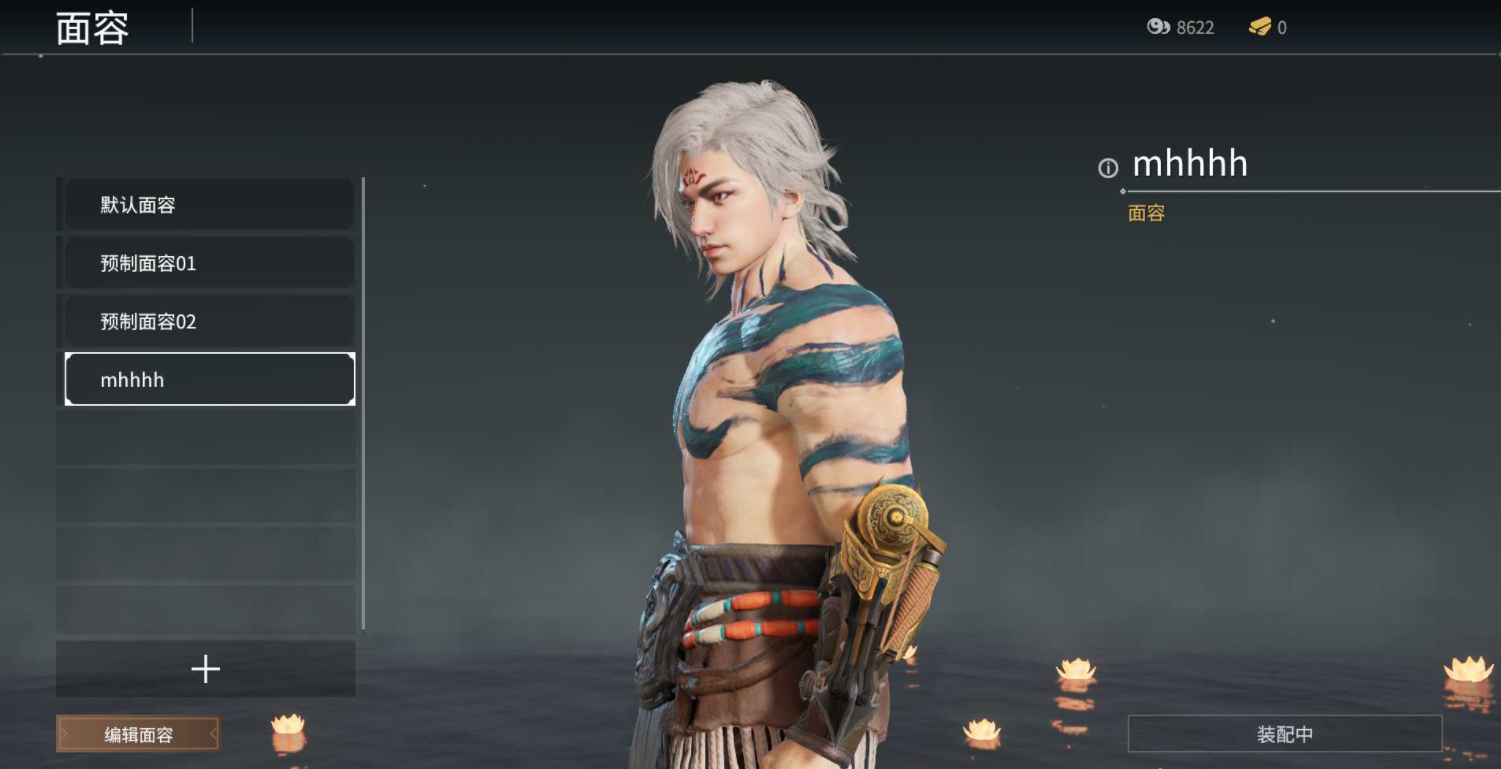Show info via the icon beside mhhhh
1501x769 pixels.
click(x=1108, y=168)
